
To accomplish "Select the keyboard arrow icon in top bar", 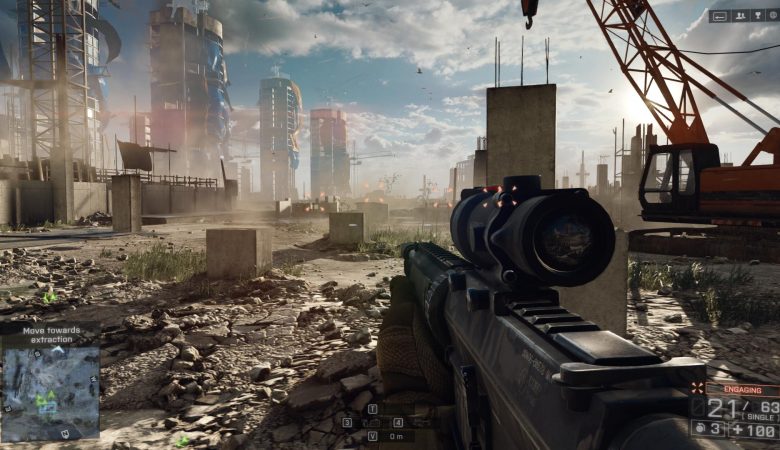I will point(720,16).
